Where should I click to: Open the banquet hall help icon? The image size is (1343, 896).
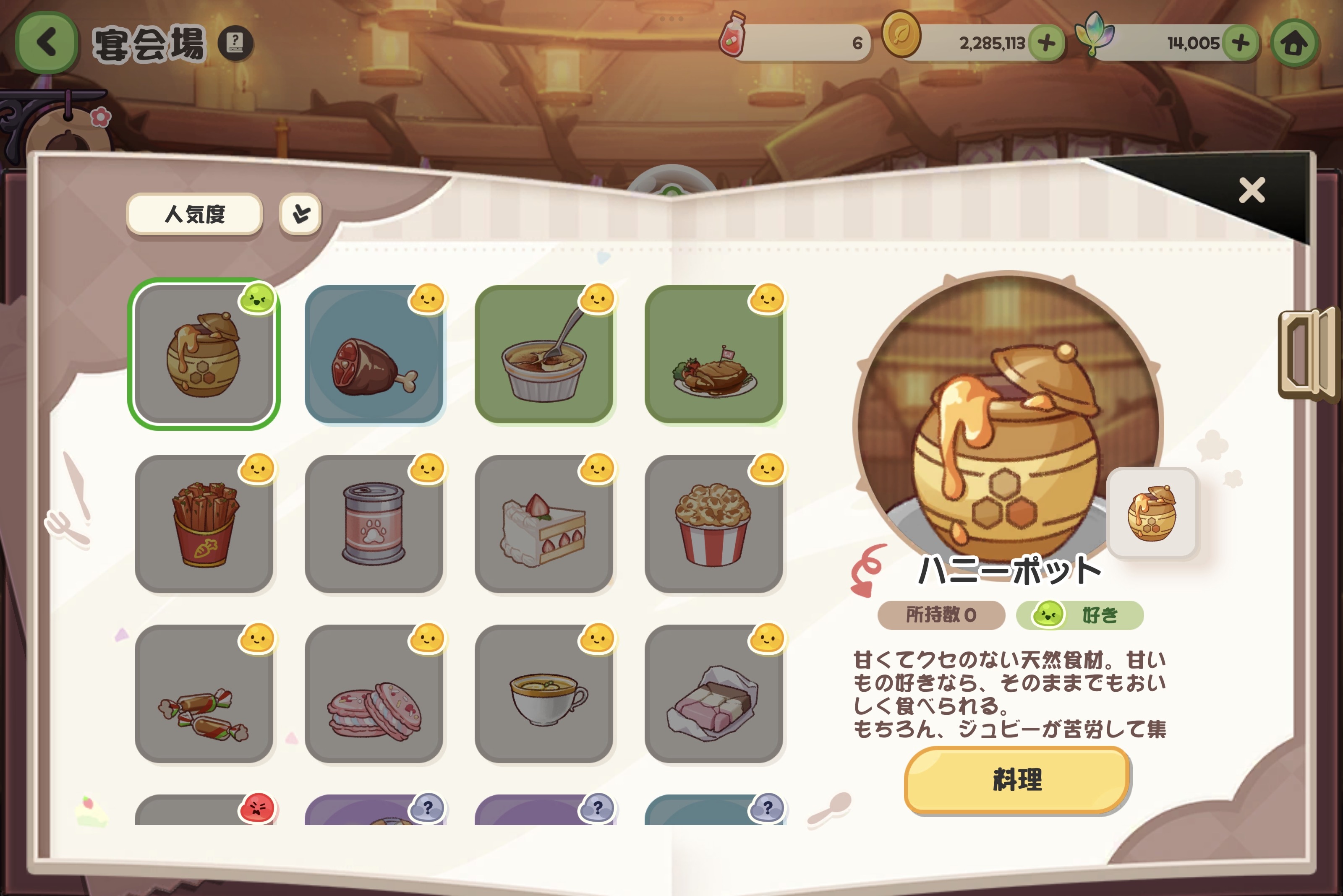tap(235, 43)
